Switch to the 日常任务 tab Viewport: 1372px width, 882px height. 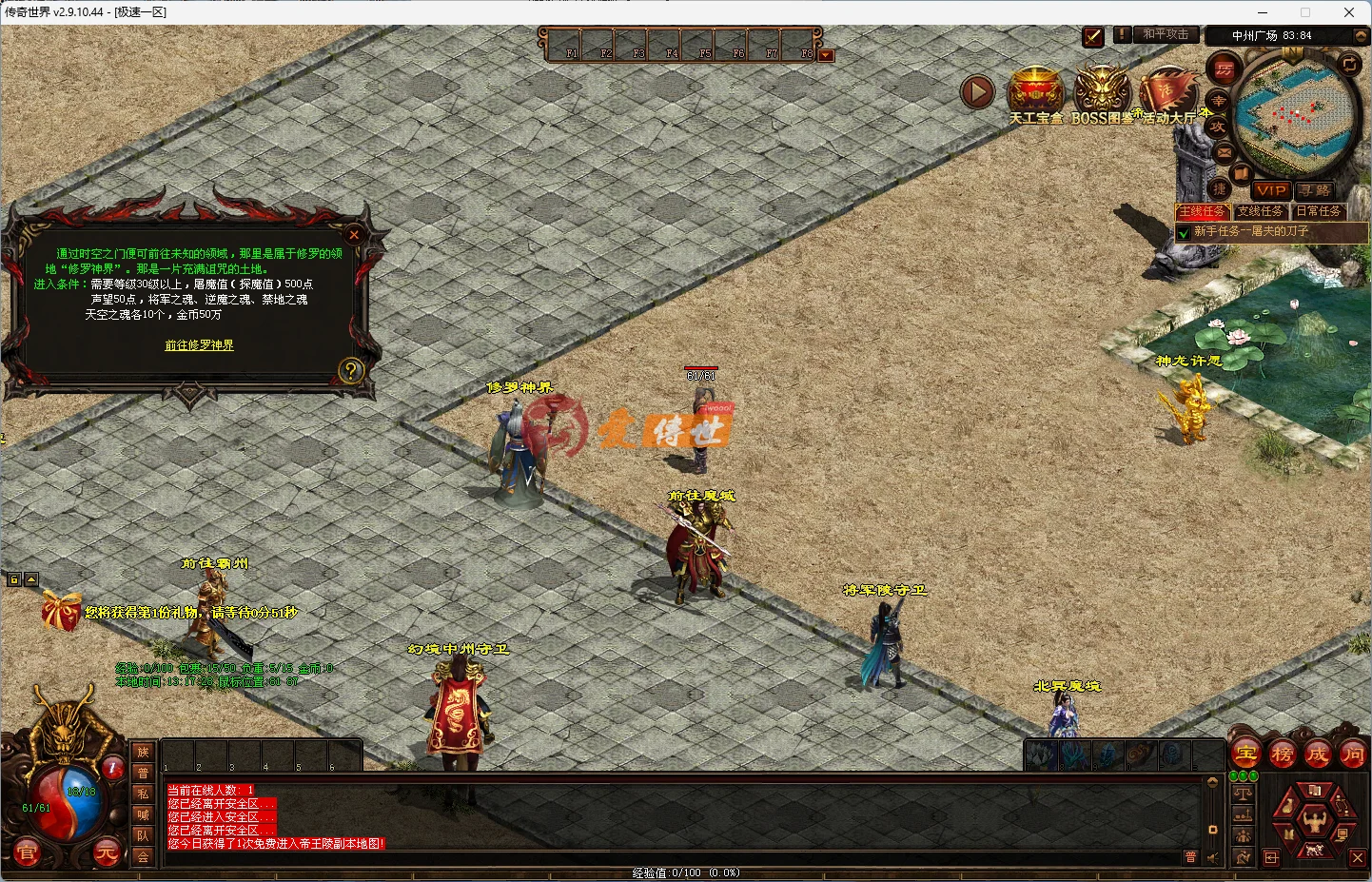pyautogui.click(x=1320, y=210)
